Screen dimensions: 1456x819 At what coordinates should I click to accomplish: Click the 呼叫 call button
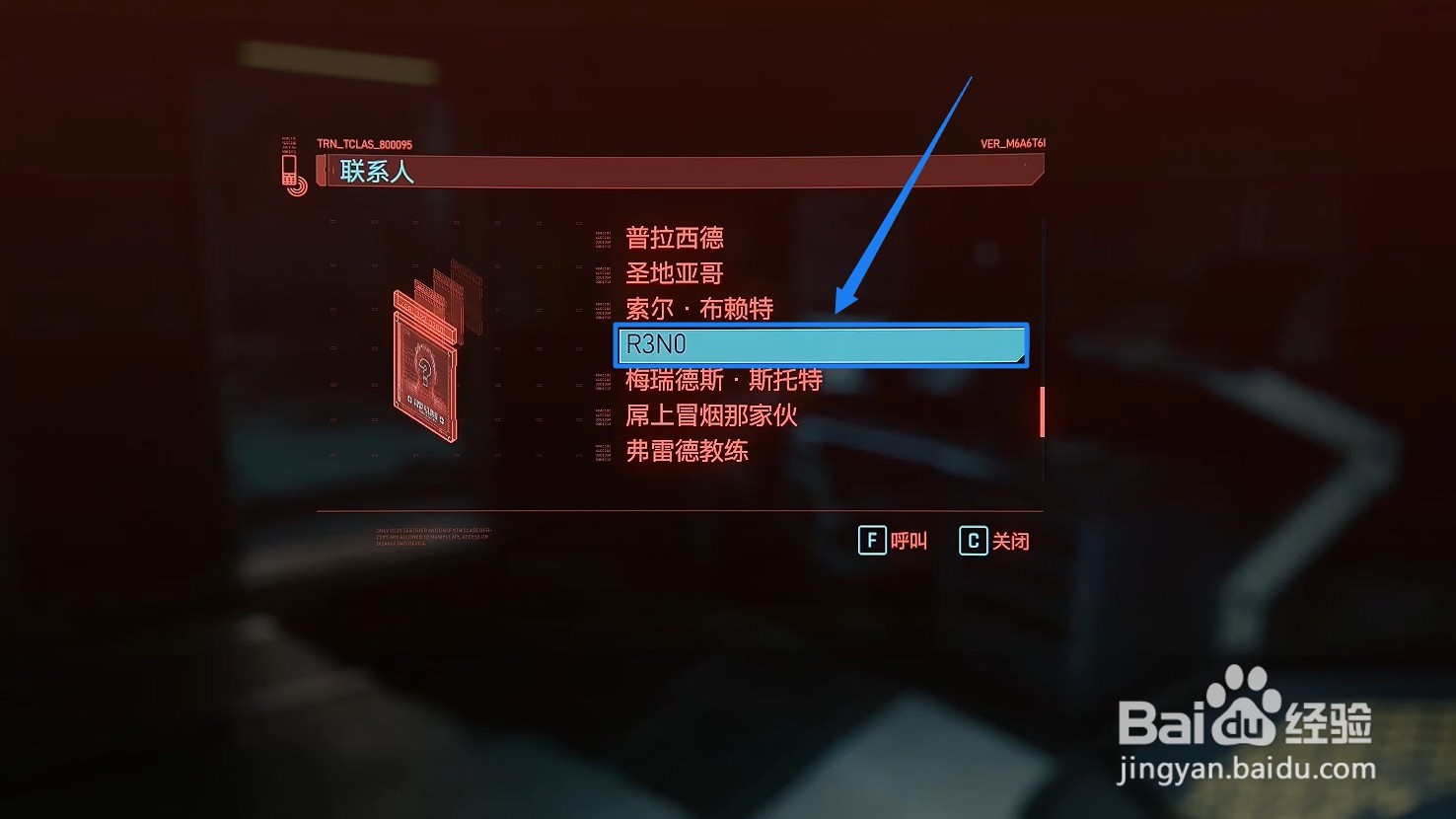coord(908,541)
